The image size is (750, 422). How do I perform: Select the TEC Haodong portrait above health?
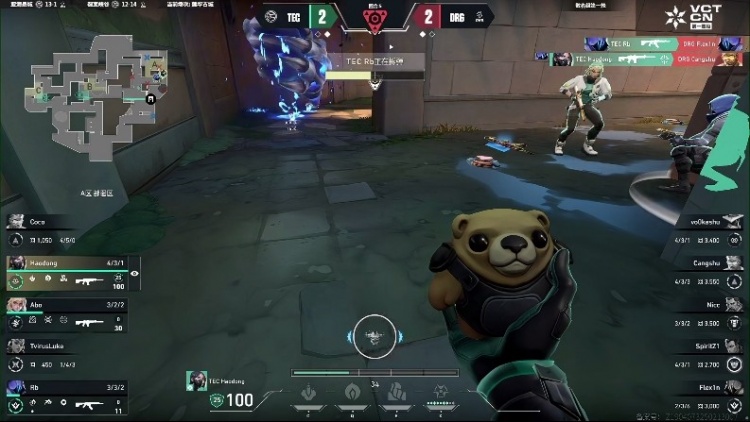point(194,380)
